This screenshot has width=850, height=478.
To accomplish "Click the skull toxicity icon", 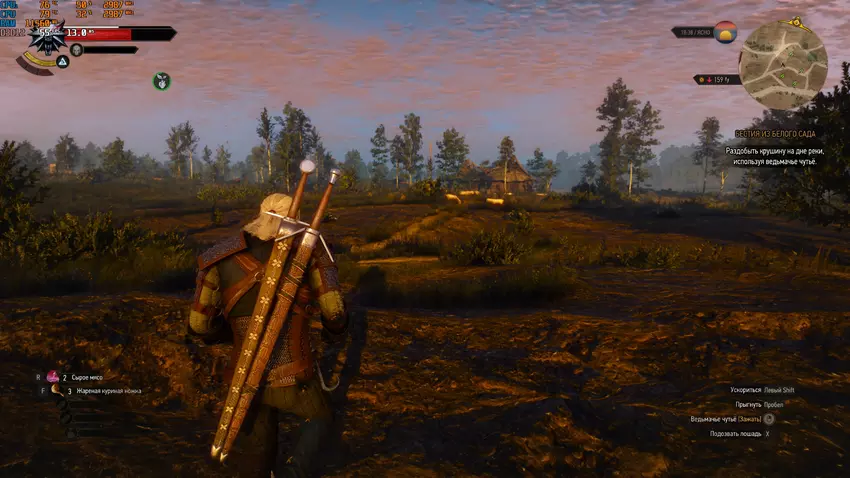I will pos(77,49).
